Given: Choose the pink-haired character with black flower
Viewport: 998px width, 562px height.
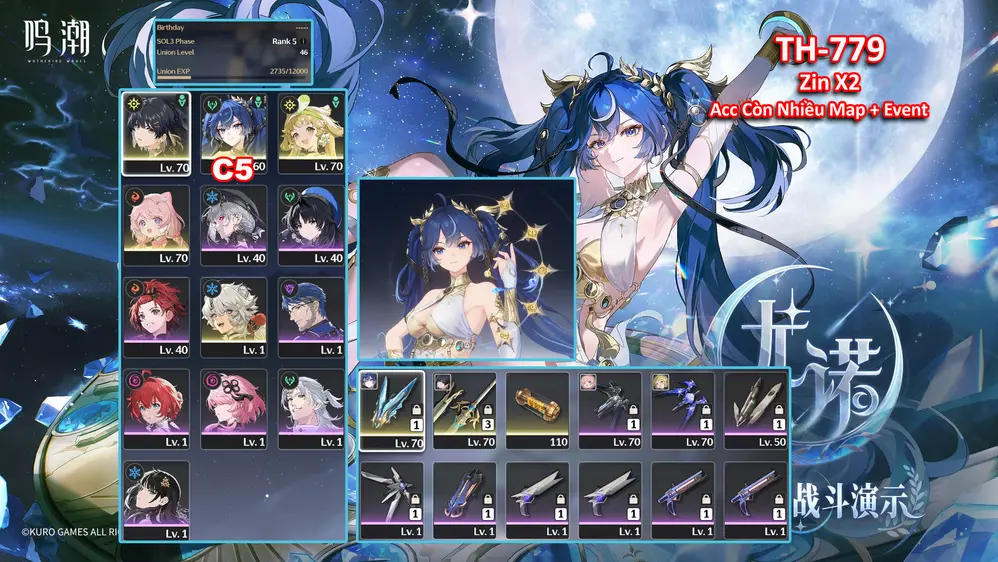Looking at the screenshot, I should click(x=234, y=409).
